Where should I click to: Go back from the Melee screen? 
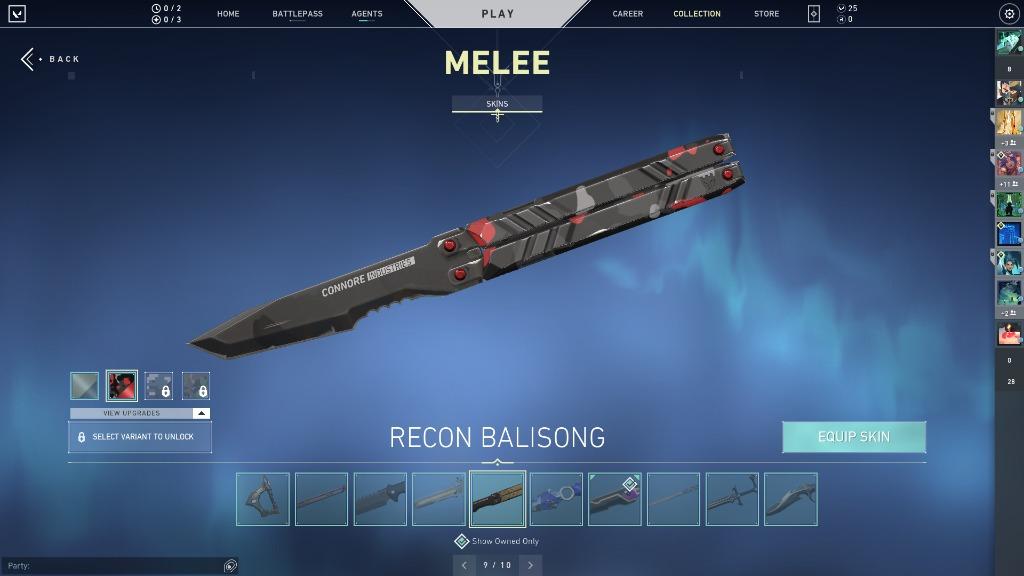coord(51,59)
